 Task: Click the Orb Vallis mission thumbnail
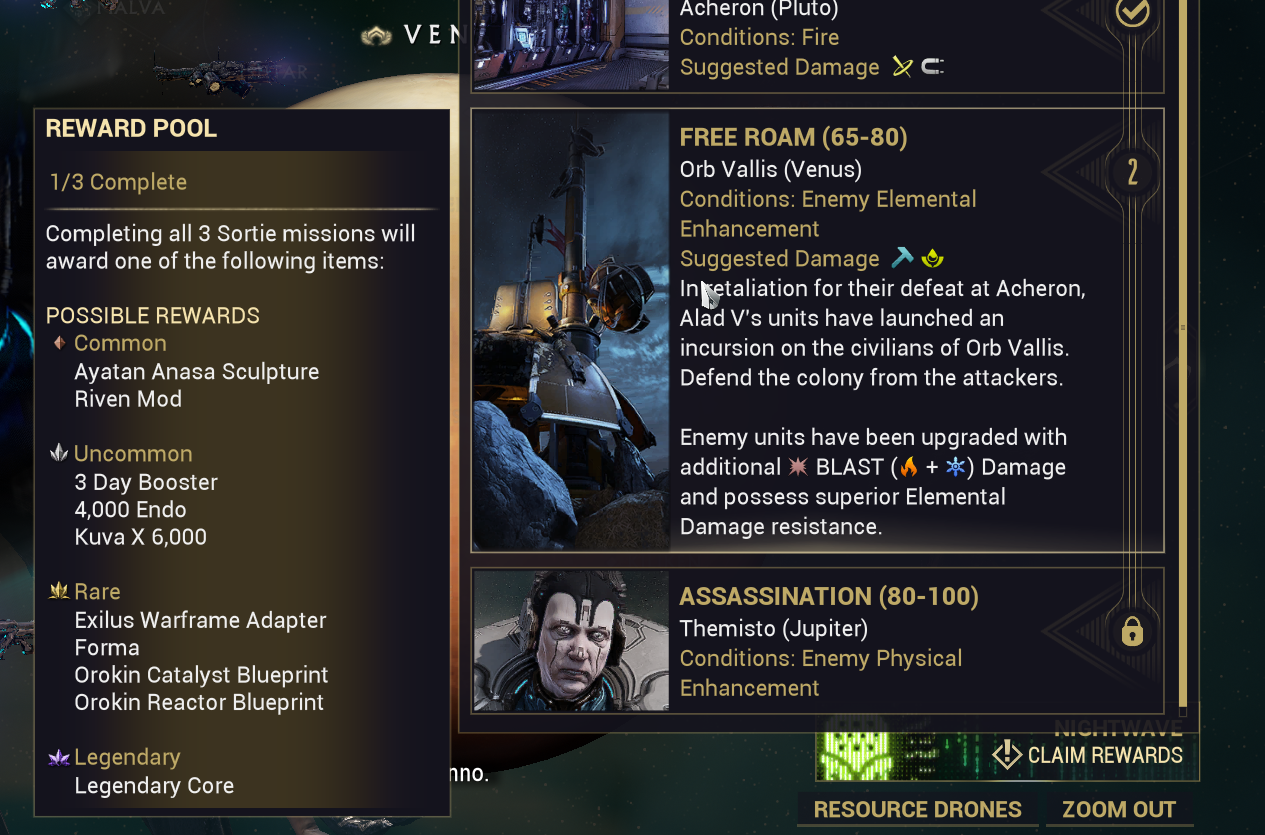pyautogui.click(x=571, y=330)
